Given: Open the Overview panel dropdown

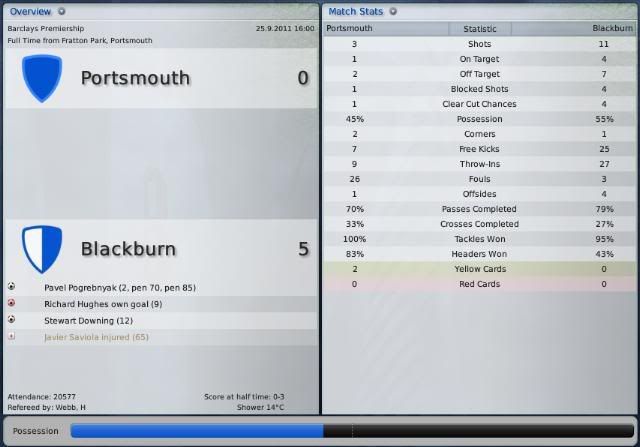Looking at the screenshot, I should 62,11.
